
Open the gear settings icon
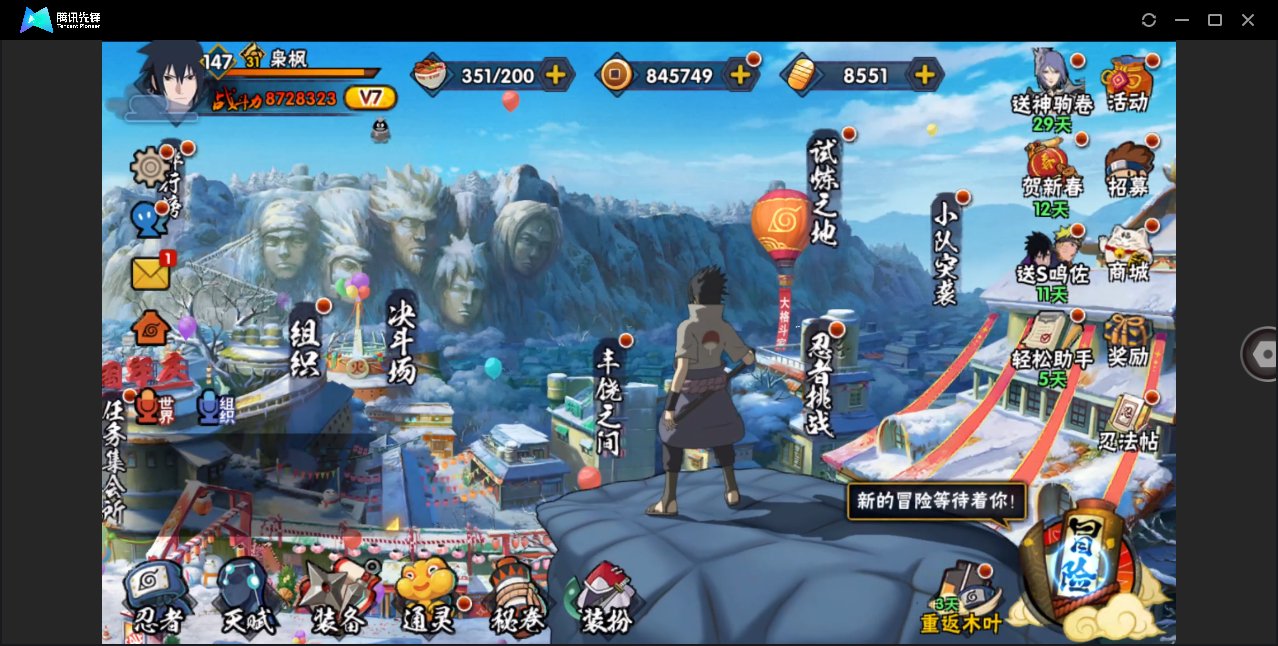[151, 166]
